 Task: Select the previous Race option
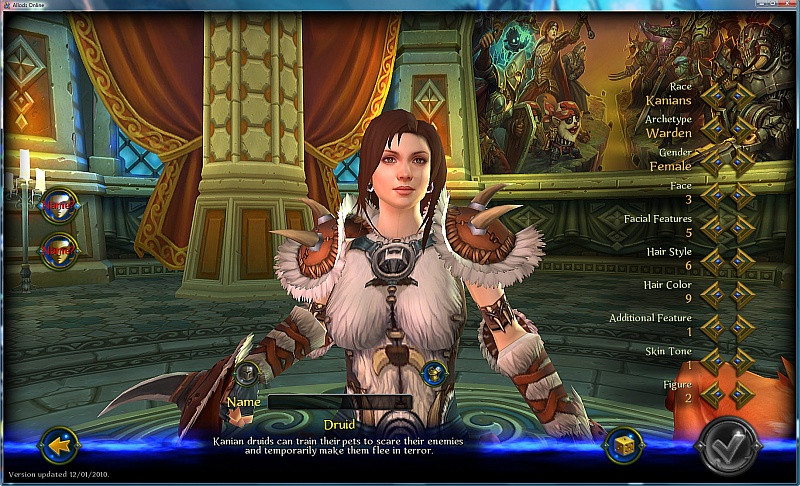click(x=713, y=95)
